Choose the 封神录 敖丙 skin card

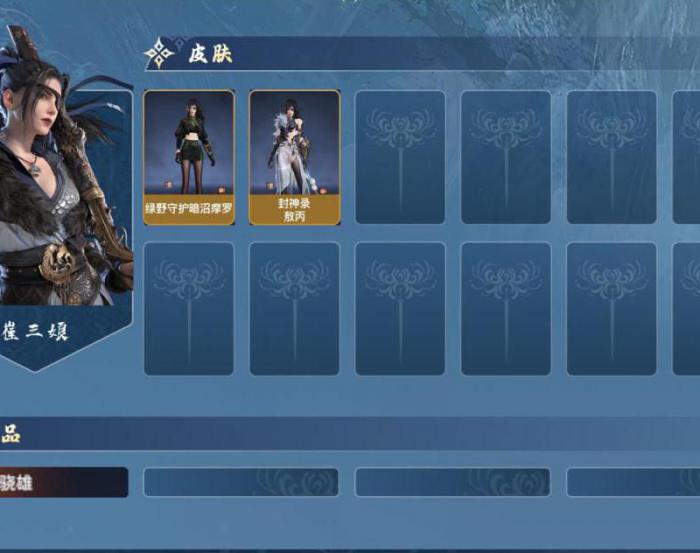coord(294,157)
